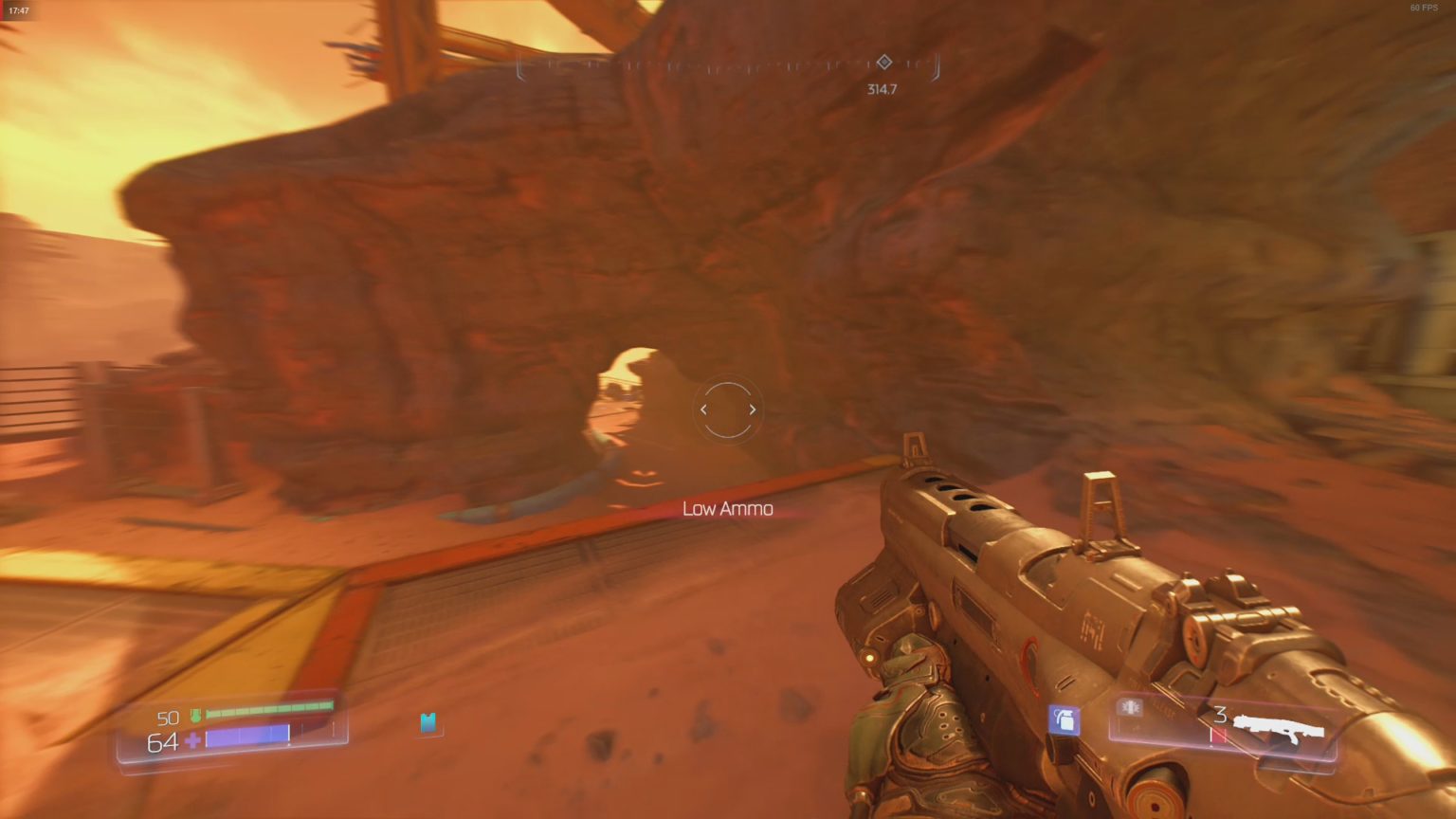The height and width of the screenshot is (819, 1456).
Task: Toggle the right compass arrow indicator
Action: point(752,409)
